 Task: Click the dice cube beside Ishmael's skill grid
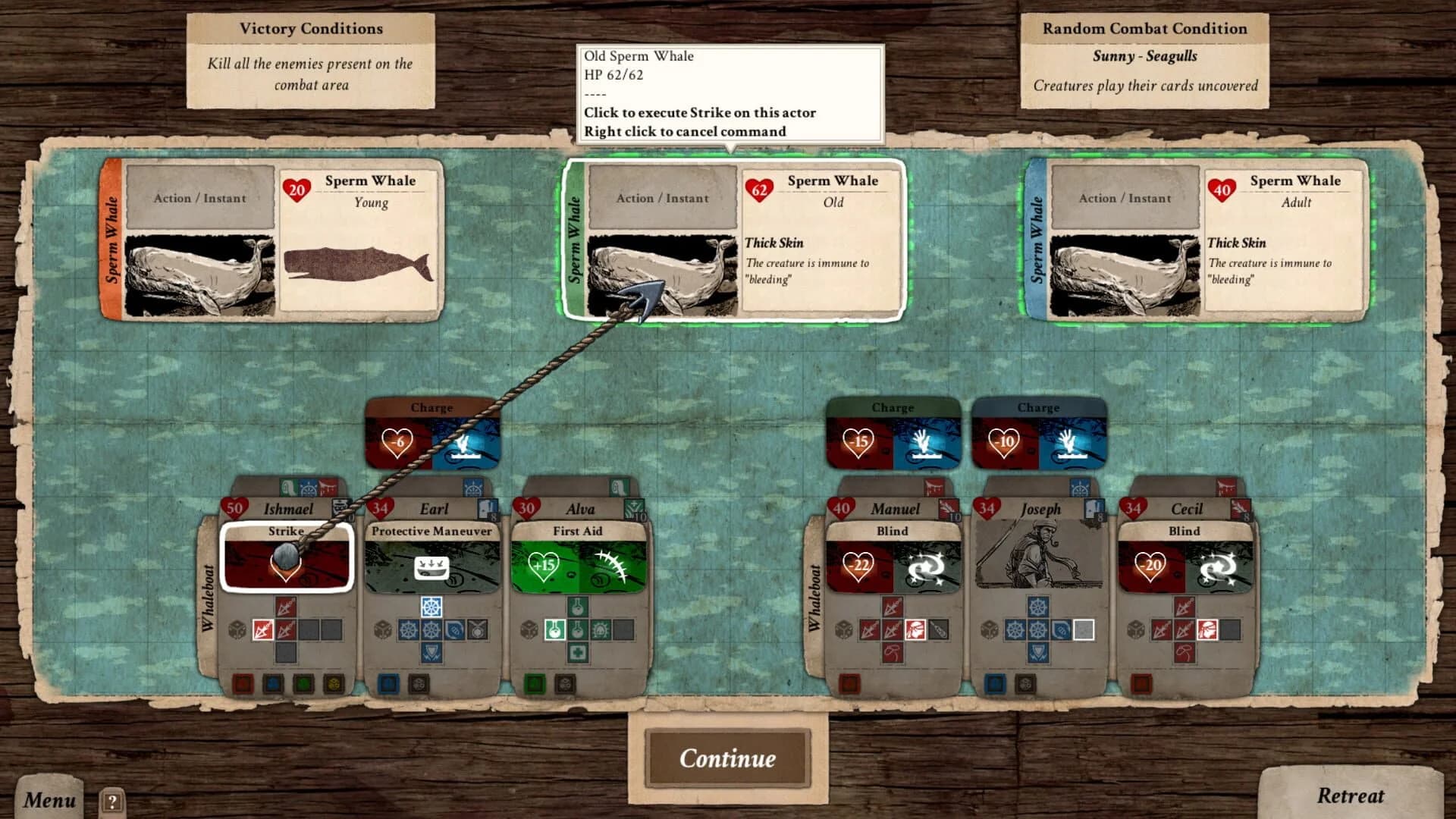[x=237, y=630]
